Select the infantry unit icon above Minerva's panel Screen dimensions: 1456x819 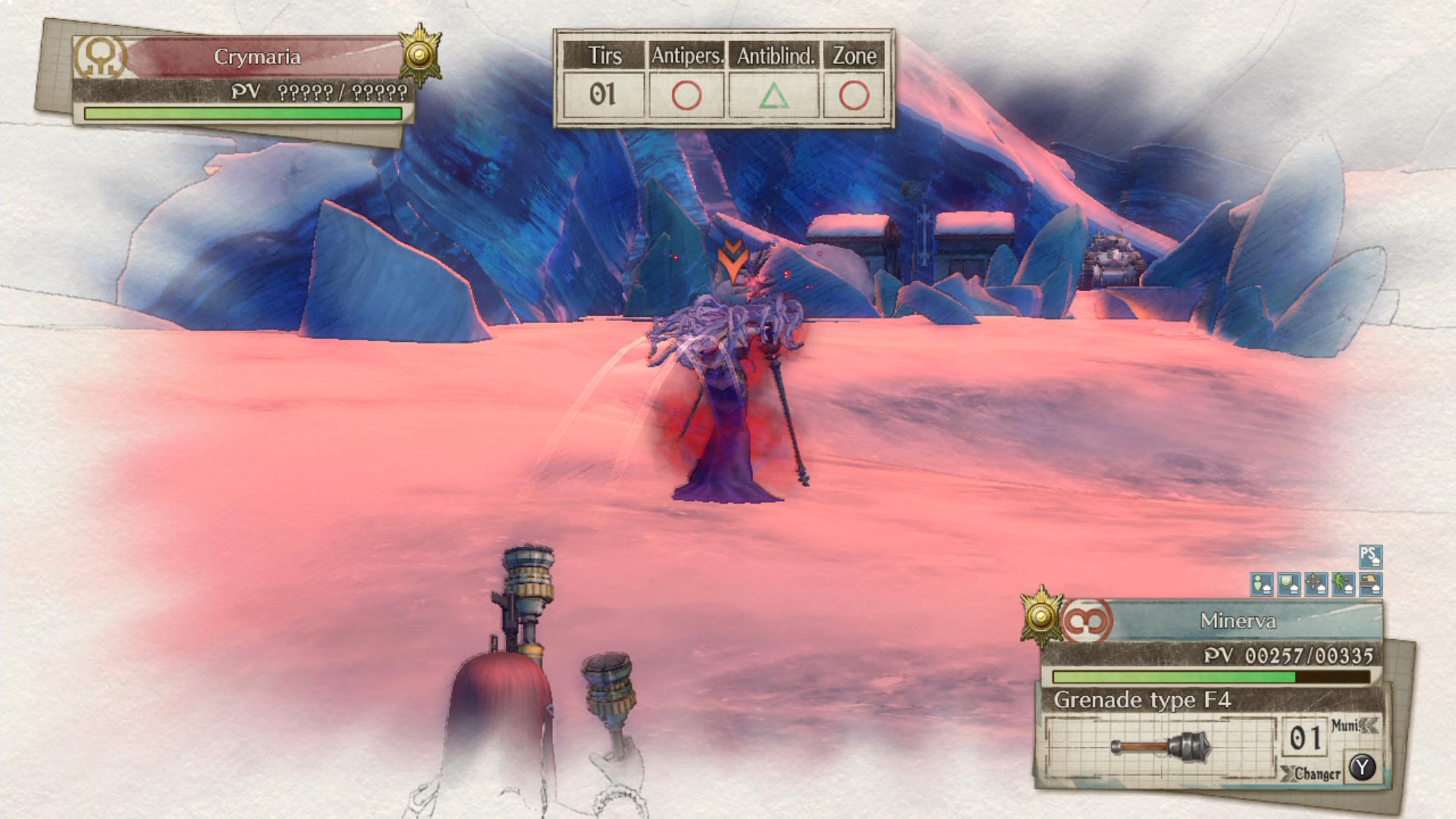click(1261, 584)
